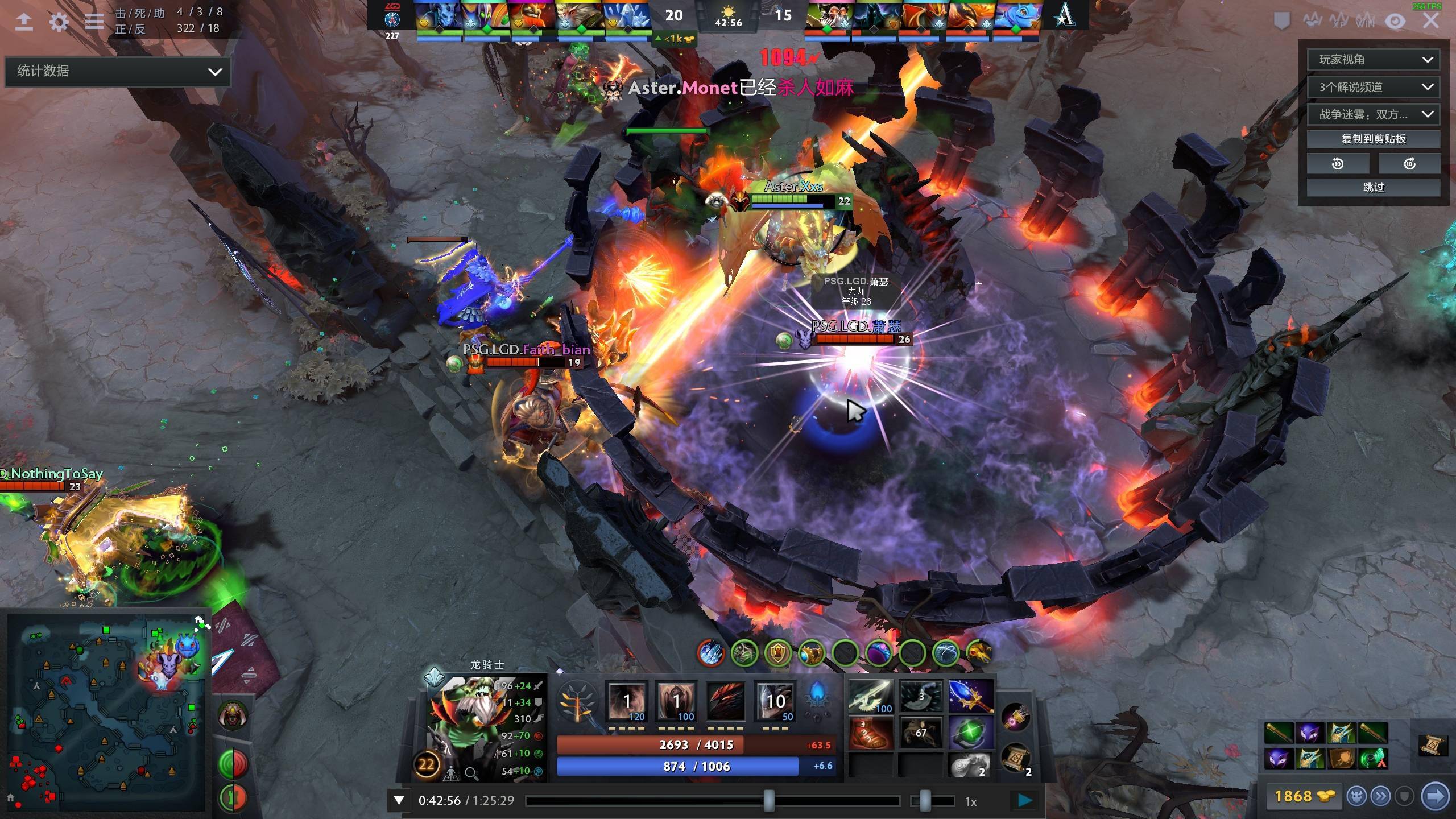Rewind the replay 10 seconds
Image resolution: width=1456 pixels, height=819 pixels.
(x=1338, y=163)
